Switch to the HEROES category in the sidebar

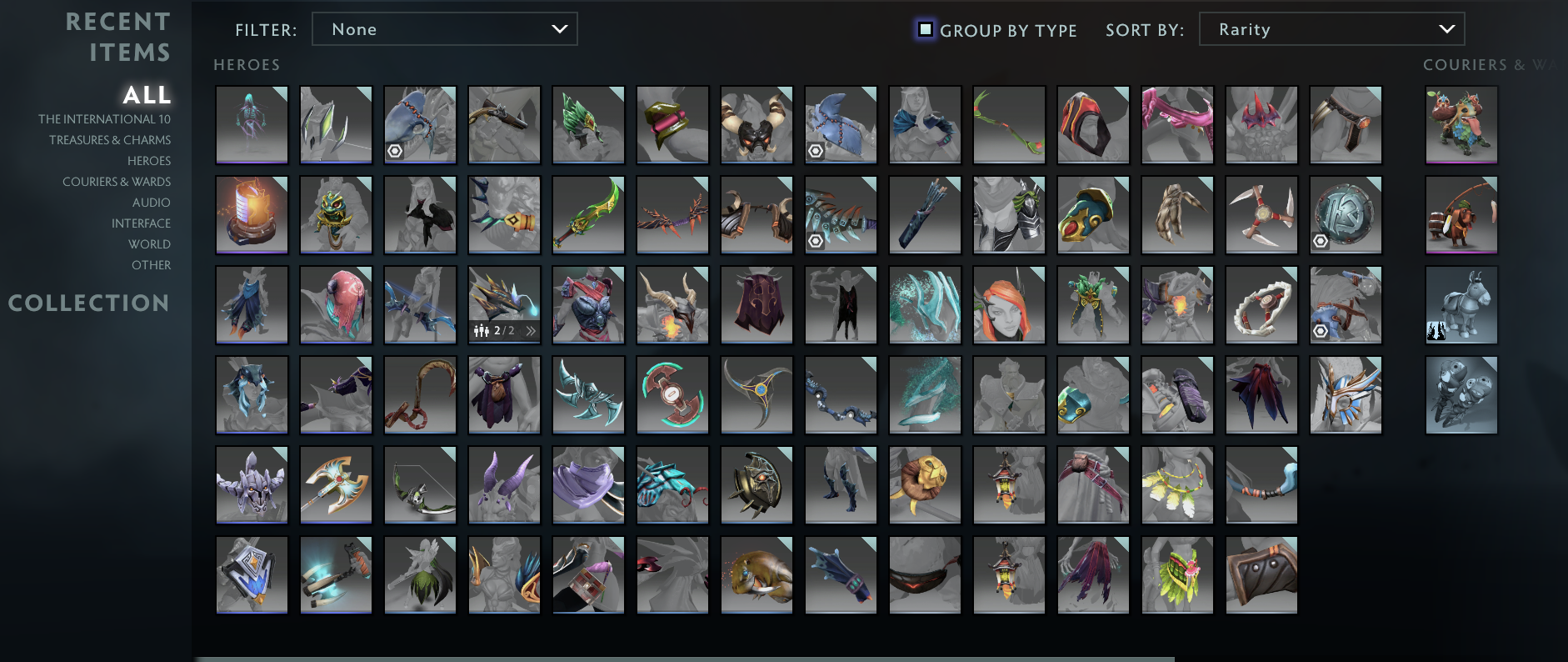pos(148,160)
